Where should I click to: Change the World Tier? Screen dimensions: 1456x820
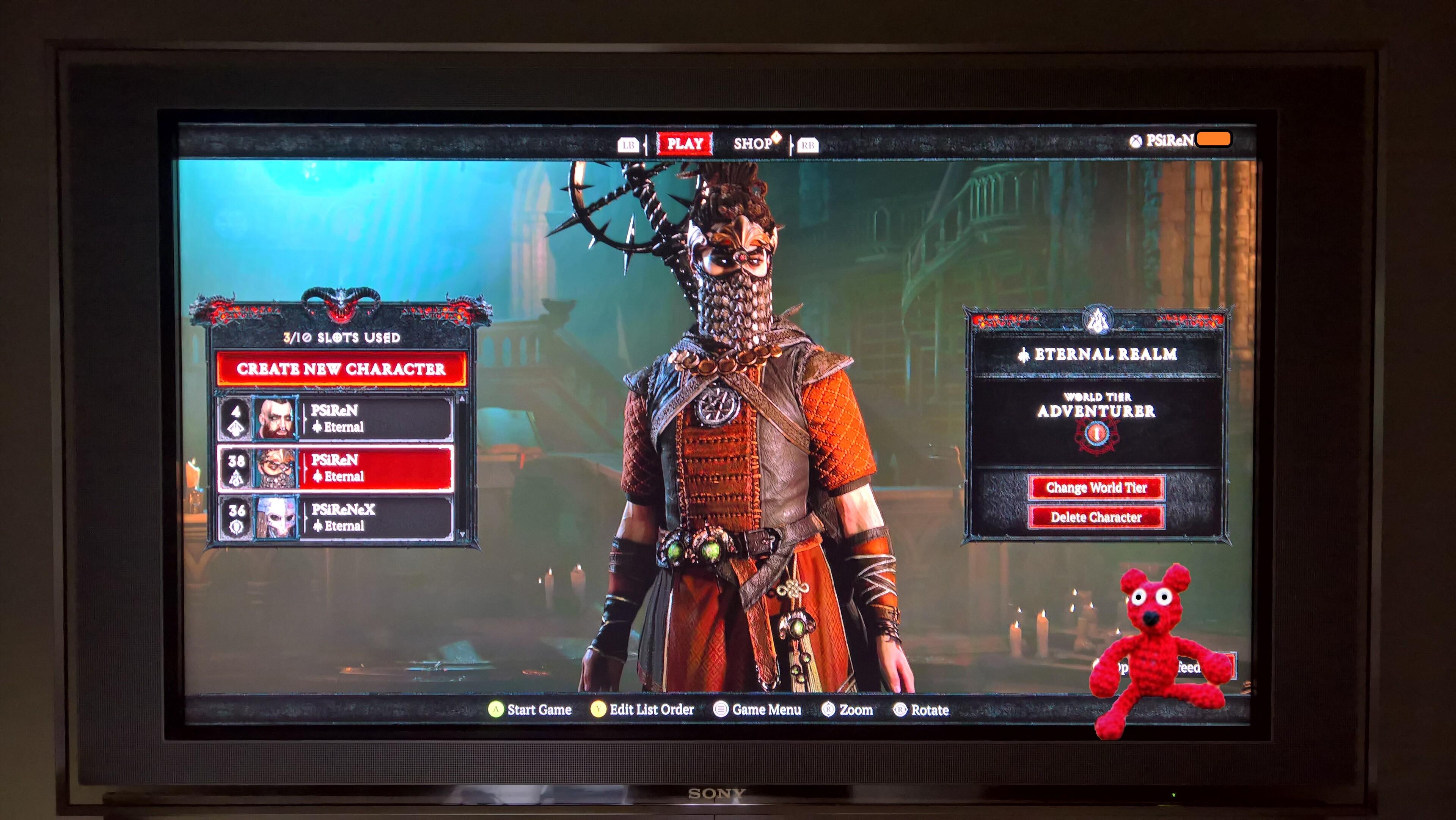[1096, 488]
